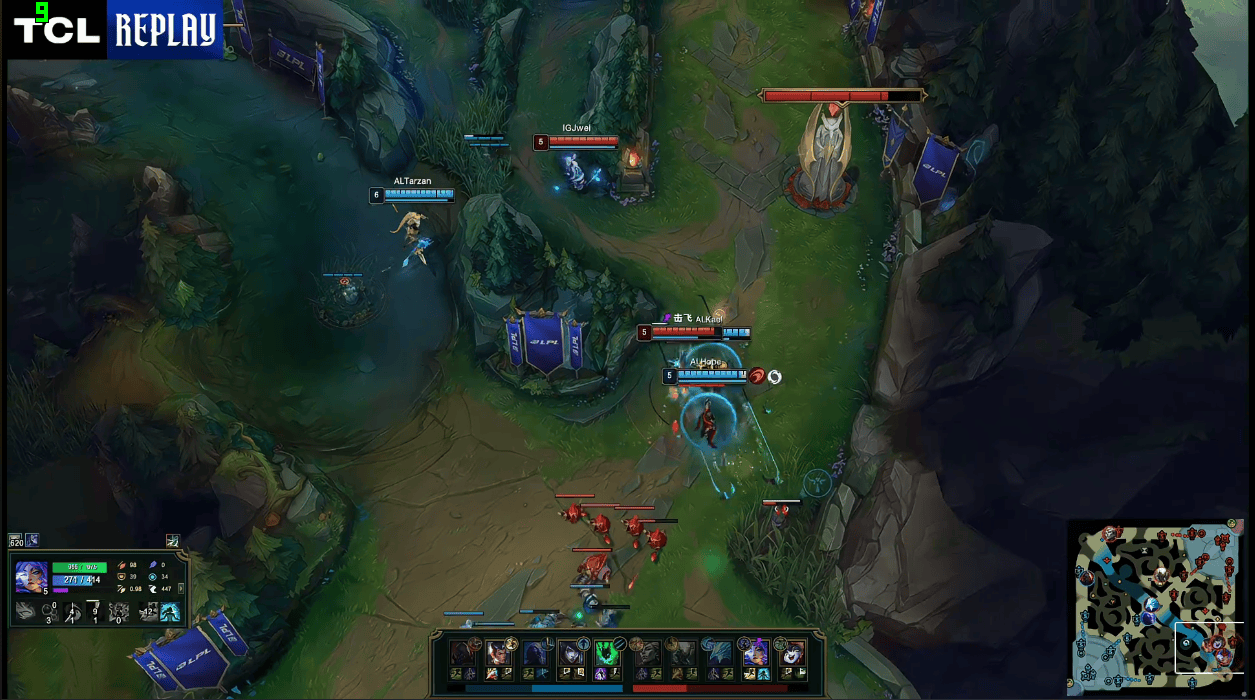Image resolution: width=1255 pixels, height=700 pixels.
Task: Select the purple-haired champion in the scoreboard bar
Action: click(755, 654)
